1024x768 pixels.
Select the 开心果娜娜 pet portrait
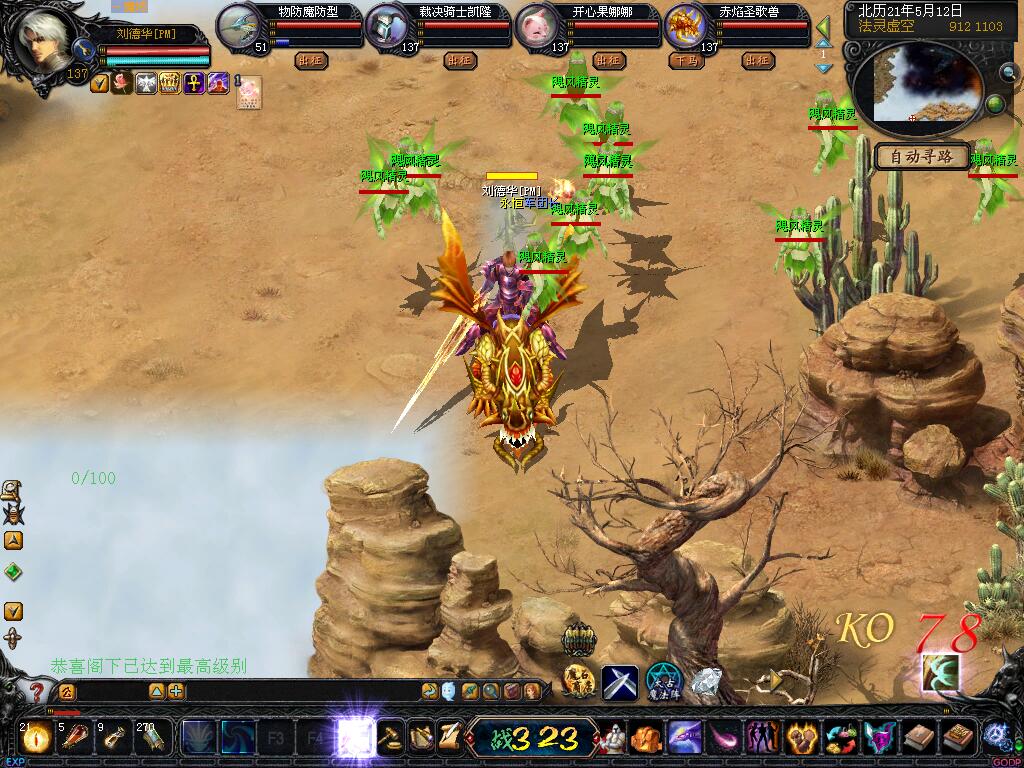click(x=537, y=26)
